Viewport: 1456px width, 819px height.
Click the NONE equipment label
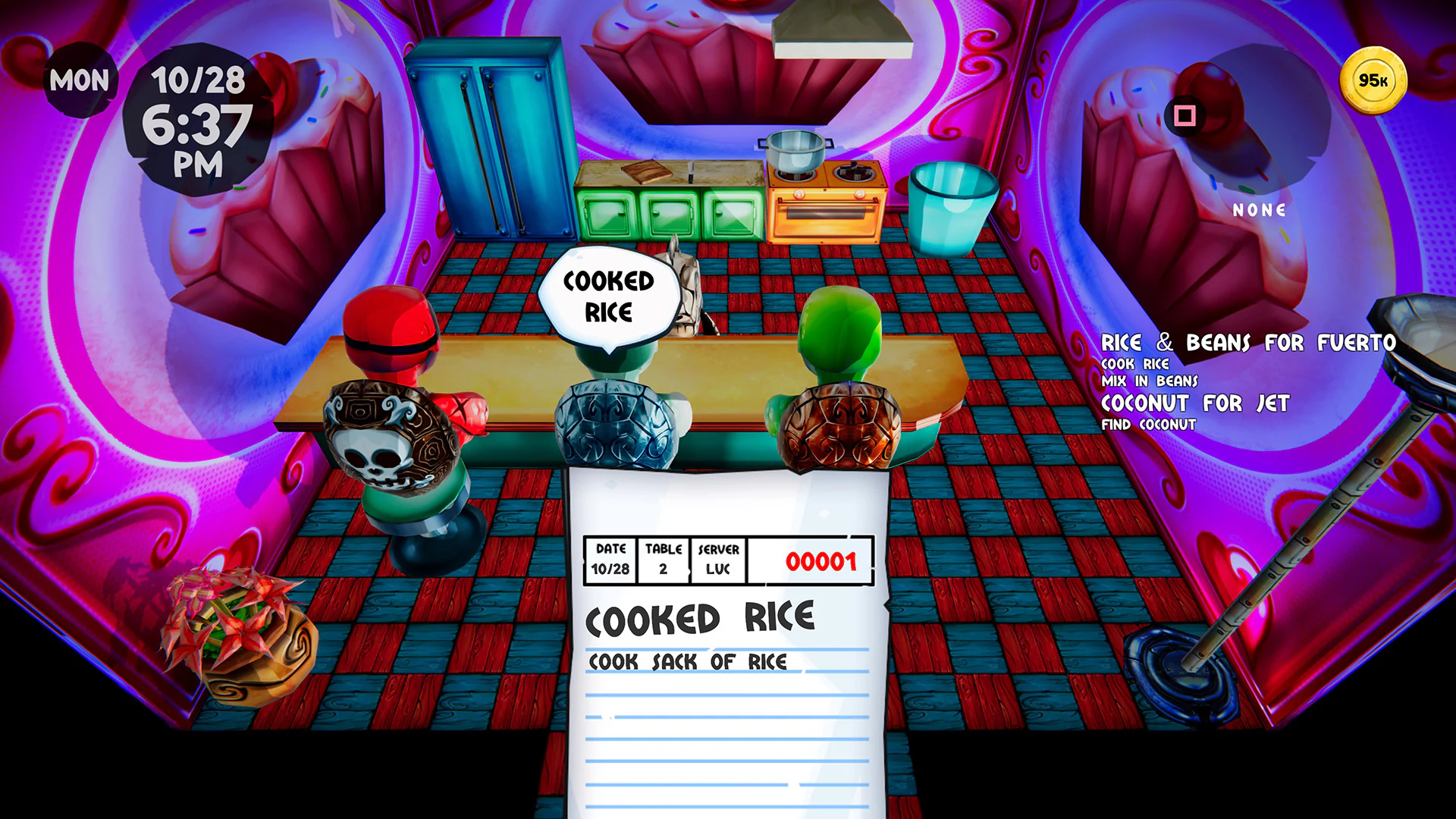point(1260,210)
